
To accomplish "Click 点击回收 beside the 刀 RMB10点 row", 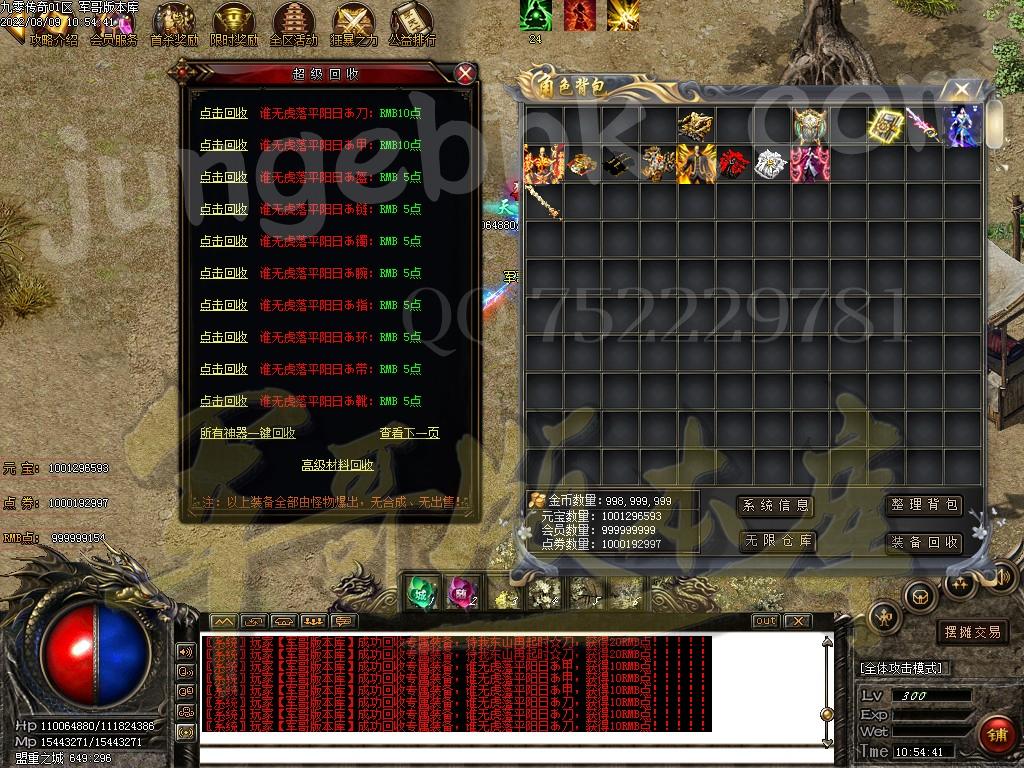I will 223,113.
